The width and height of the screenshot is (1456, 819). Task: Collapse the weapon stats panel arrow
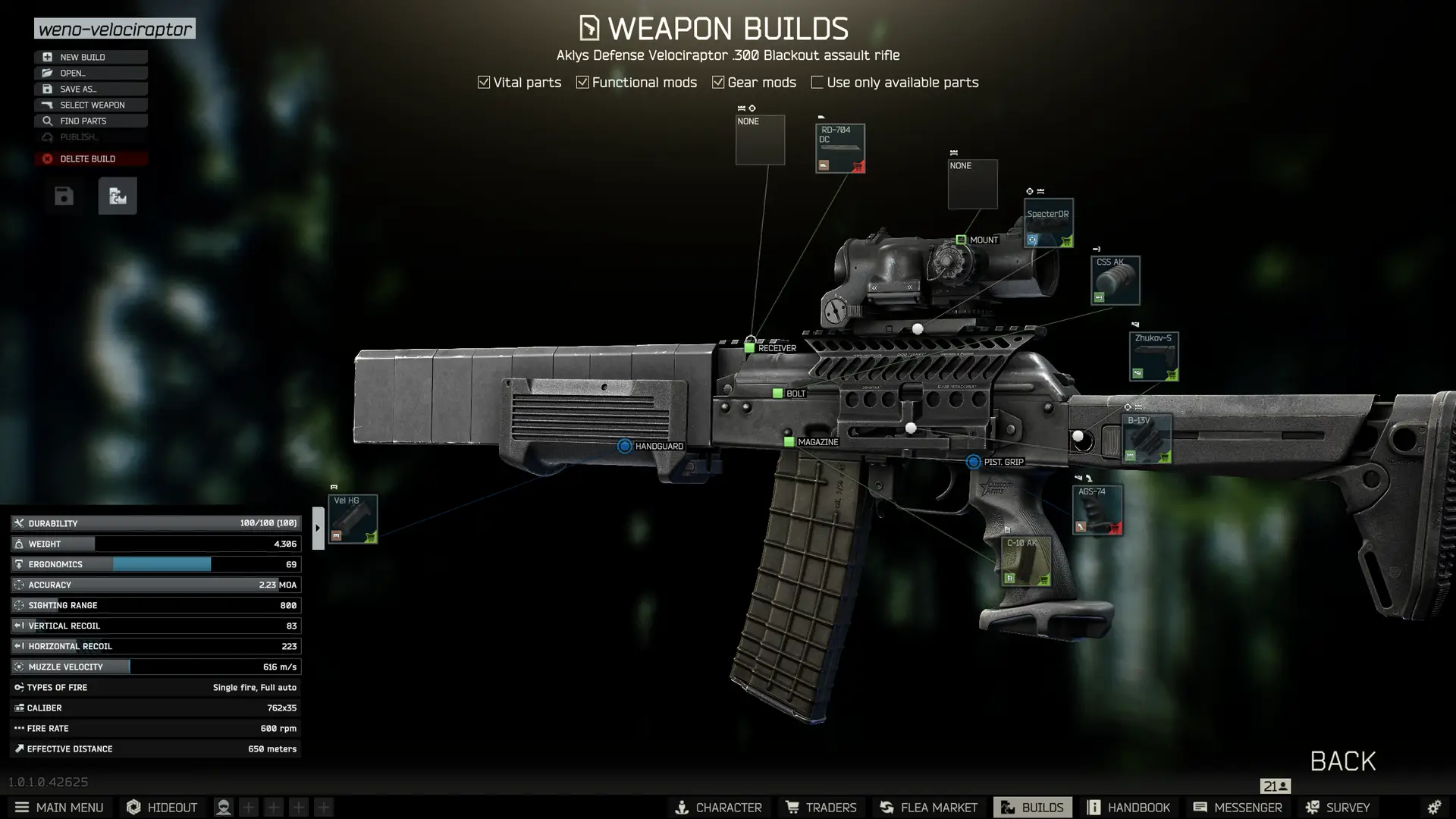point(318,528)
